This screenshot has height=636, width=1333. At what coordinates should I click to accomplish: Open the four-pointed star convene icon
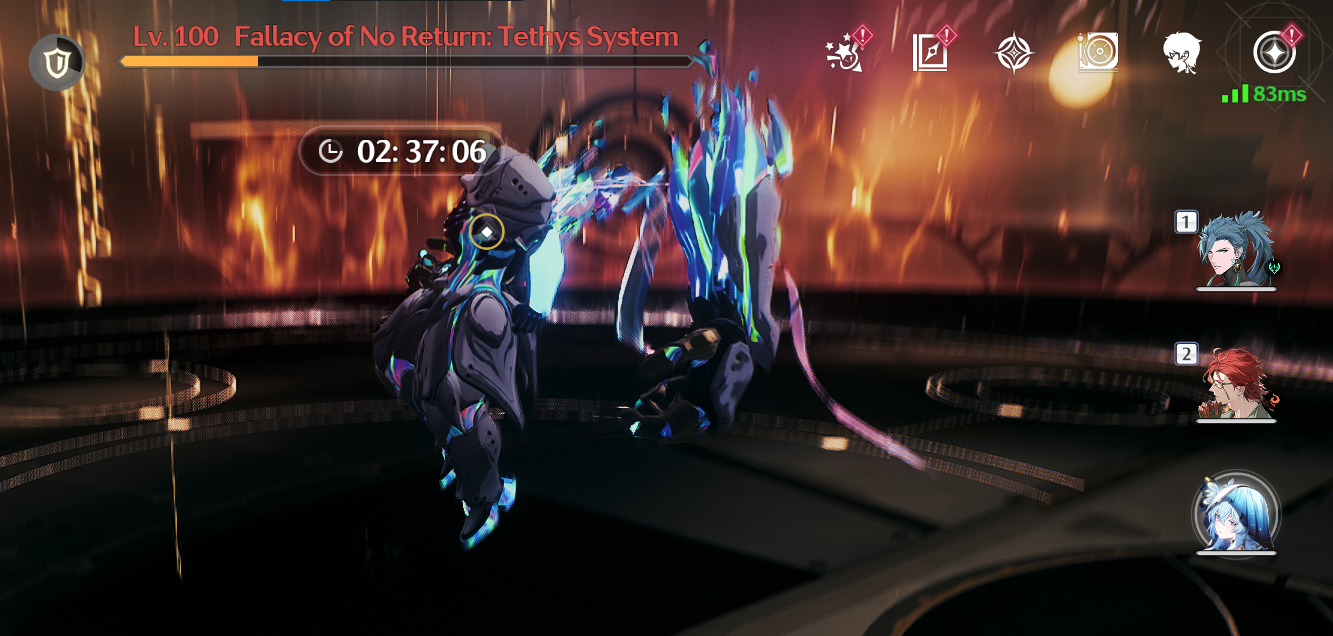1014,53
